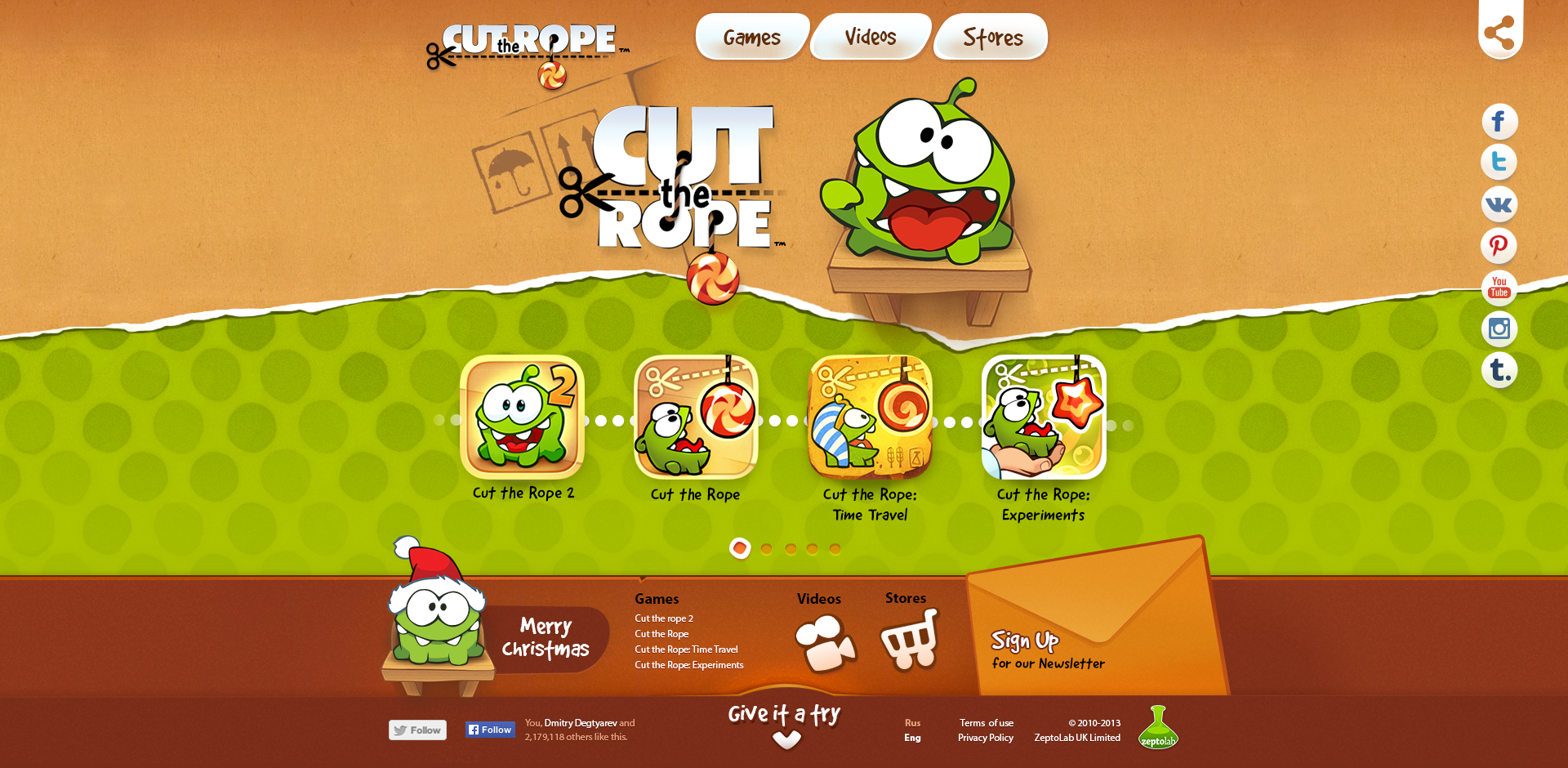Click the Twitter Follow button
The image size is (1568, 768).
tap(417, 730)
